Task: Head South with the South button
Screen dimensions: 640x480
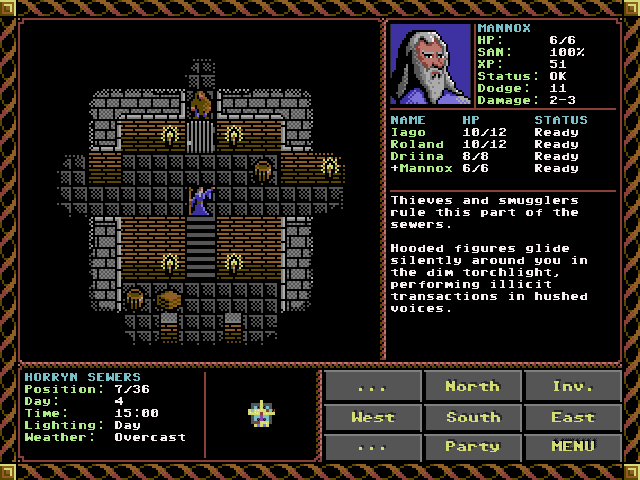Action: [472, 416]
